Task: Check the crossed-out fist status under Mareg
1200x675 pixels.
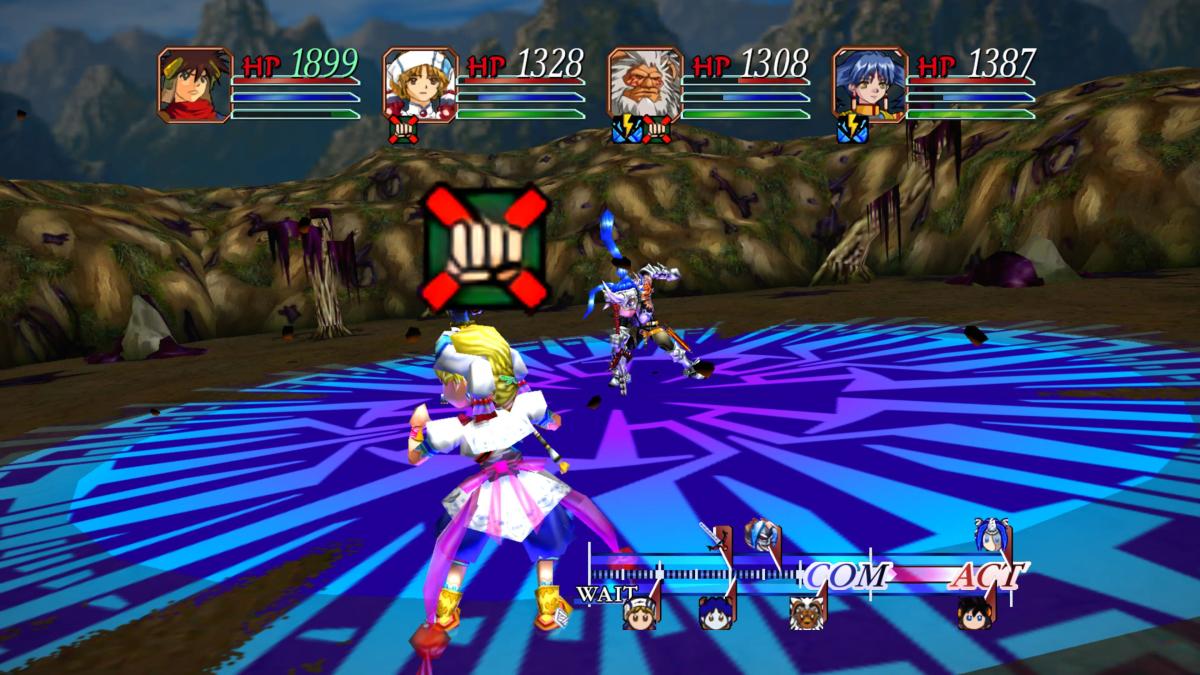Action: (x=655, y=130)
